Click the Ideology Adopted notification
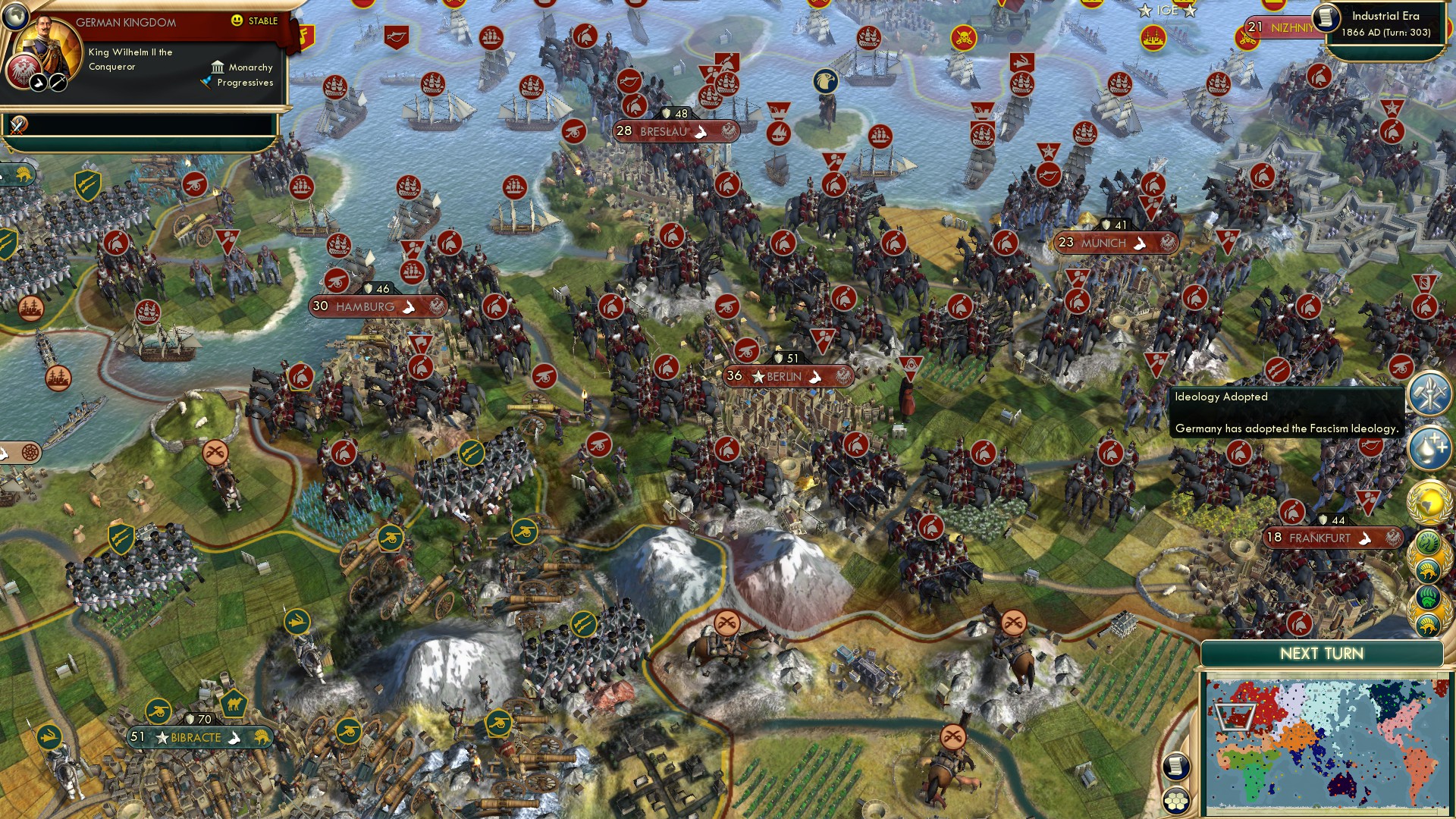 click(1285, 413)
